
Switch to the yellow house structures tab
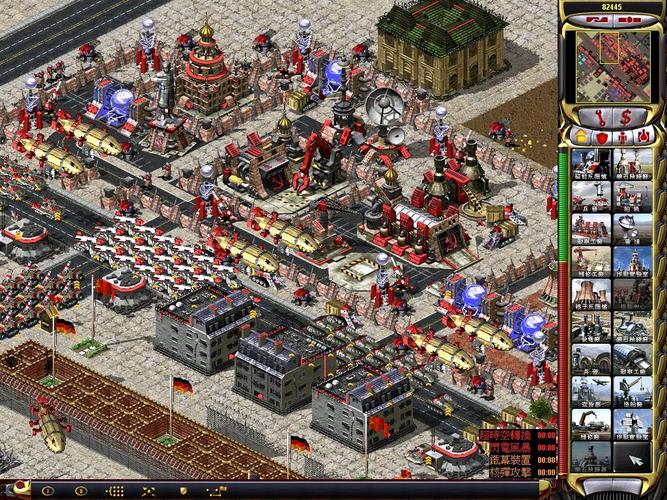coord(582,137)
